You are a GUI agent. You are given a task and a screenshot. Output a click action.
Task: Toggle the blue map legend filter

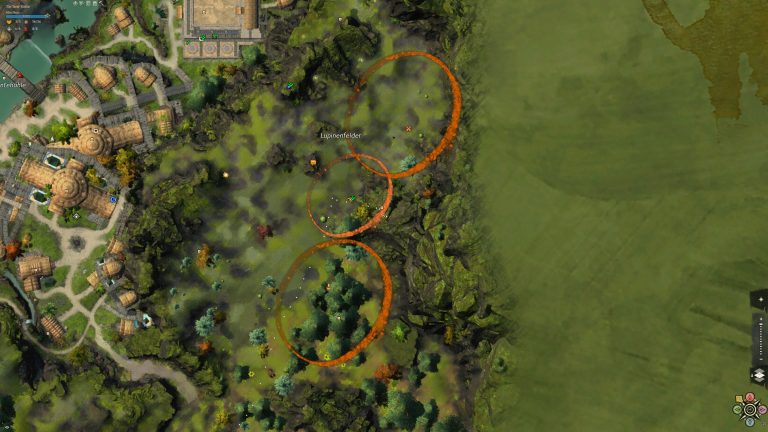(749, 422)
